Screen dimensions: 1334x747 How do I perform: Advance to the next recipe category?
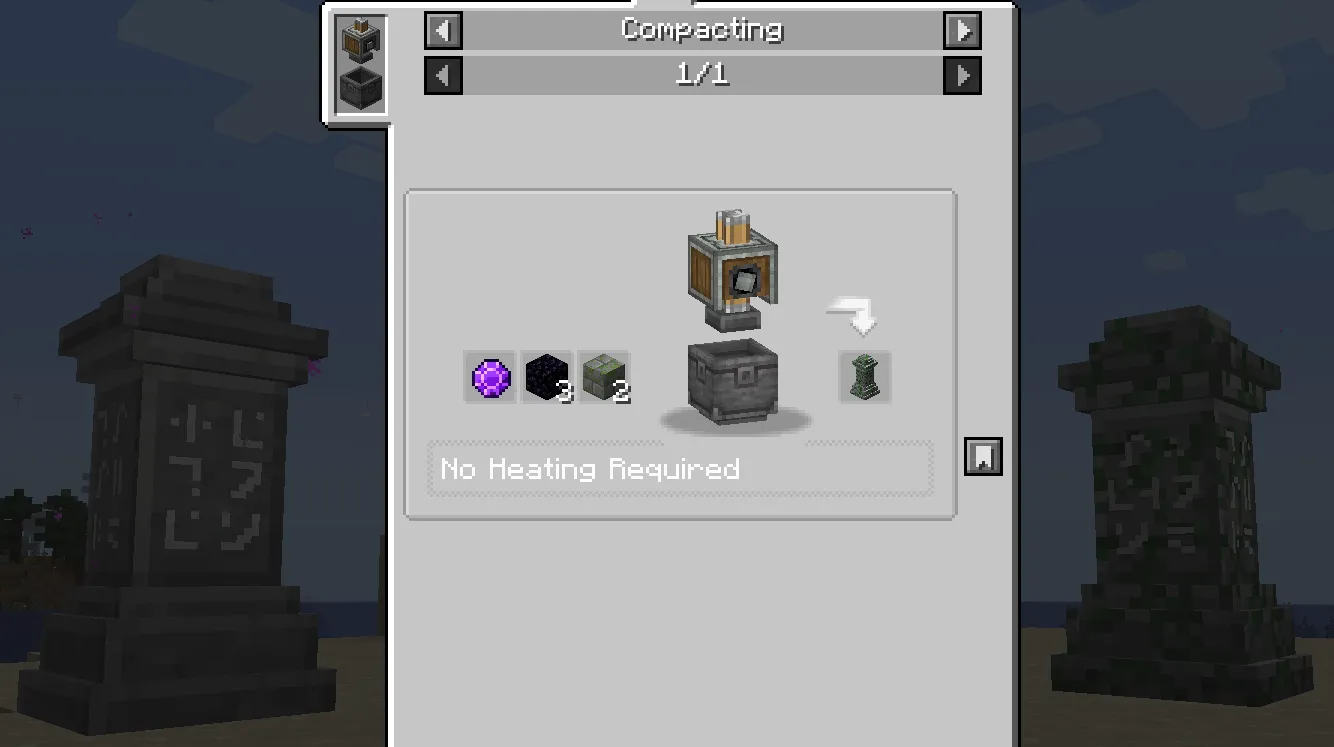pos(962,30)
